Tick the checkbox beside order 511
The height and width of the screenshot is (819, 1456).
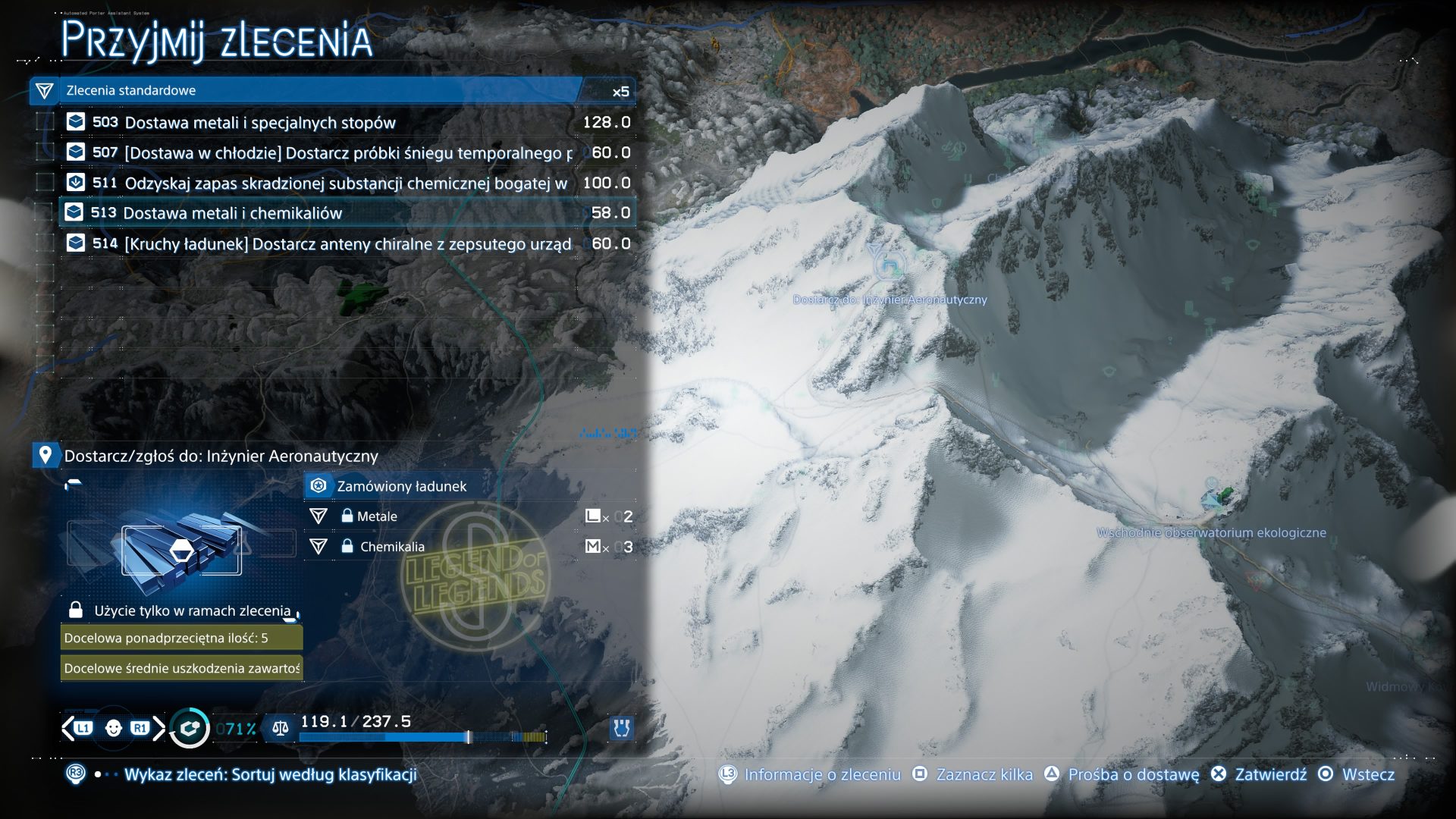[x=45, y=183]
